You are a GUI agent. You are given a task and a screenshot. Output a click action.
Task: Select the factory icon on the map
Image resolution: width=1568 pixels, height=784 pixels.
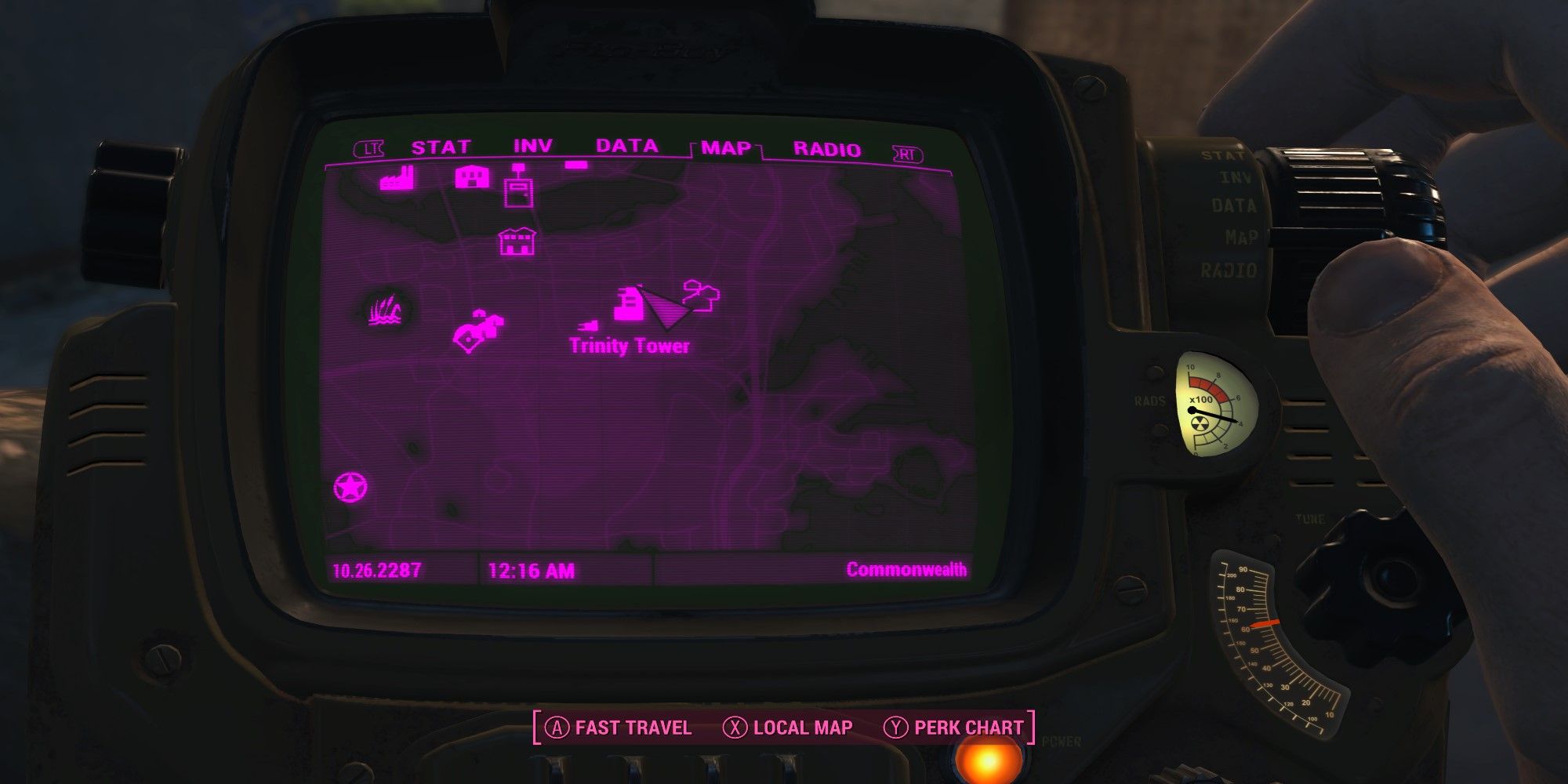coord(396,180)
